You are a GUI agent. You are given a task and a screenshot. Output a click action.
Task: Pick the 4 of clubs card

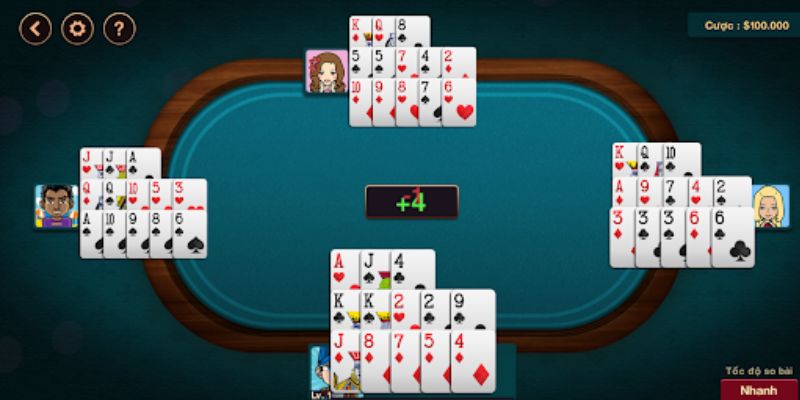(411, 268)
